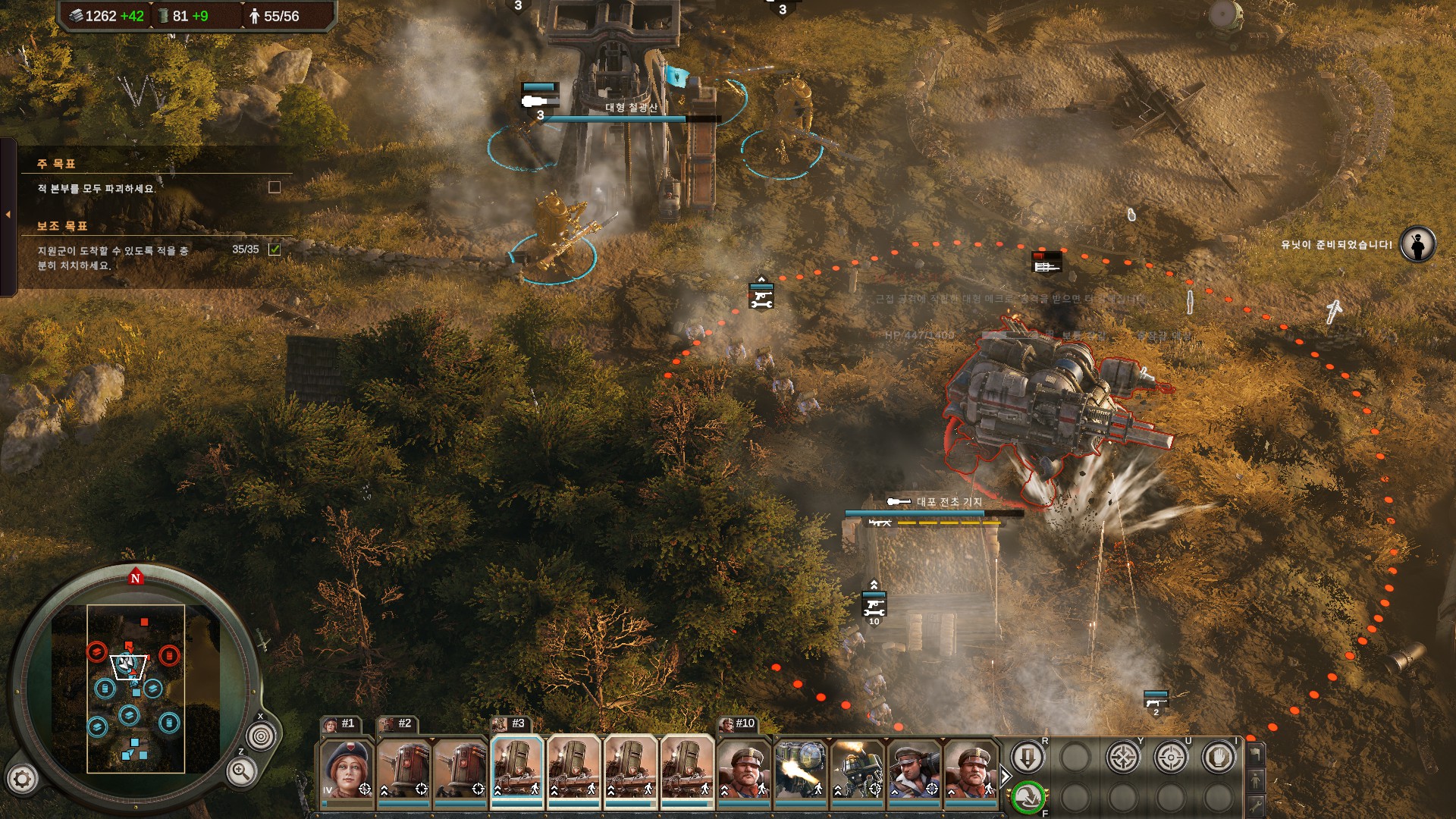Viewport: 1456px width, 819px height.
Task: Expand the command panel with white arrow
Action: (1006, 777)
